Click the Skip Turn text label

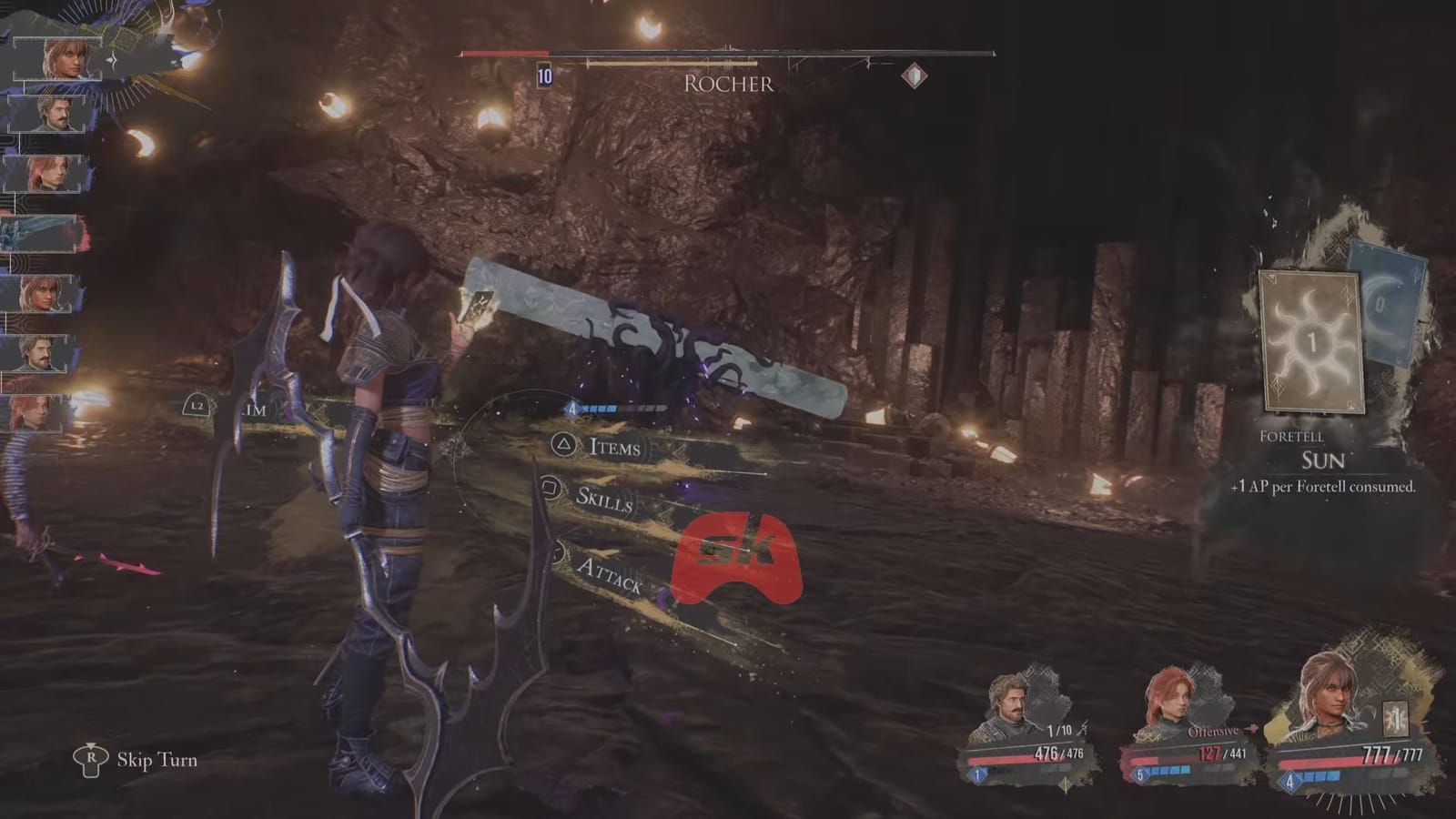(x=157, y=759)
